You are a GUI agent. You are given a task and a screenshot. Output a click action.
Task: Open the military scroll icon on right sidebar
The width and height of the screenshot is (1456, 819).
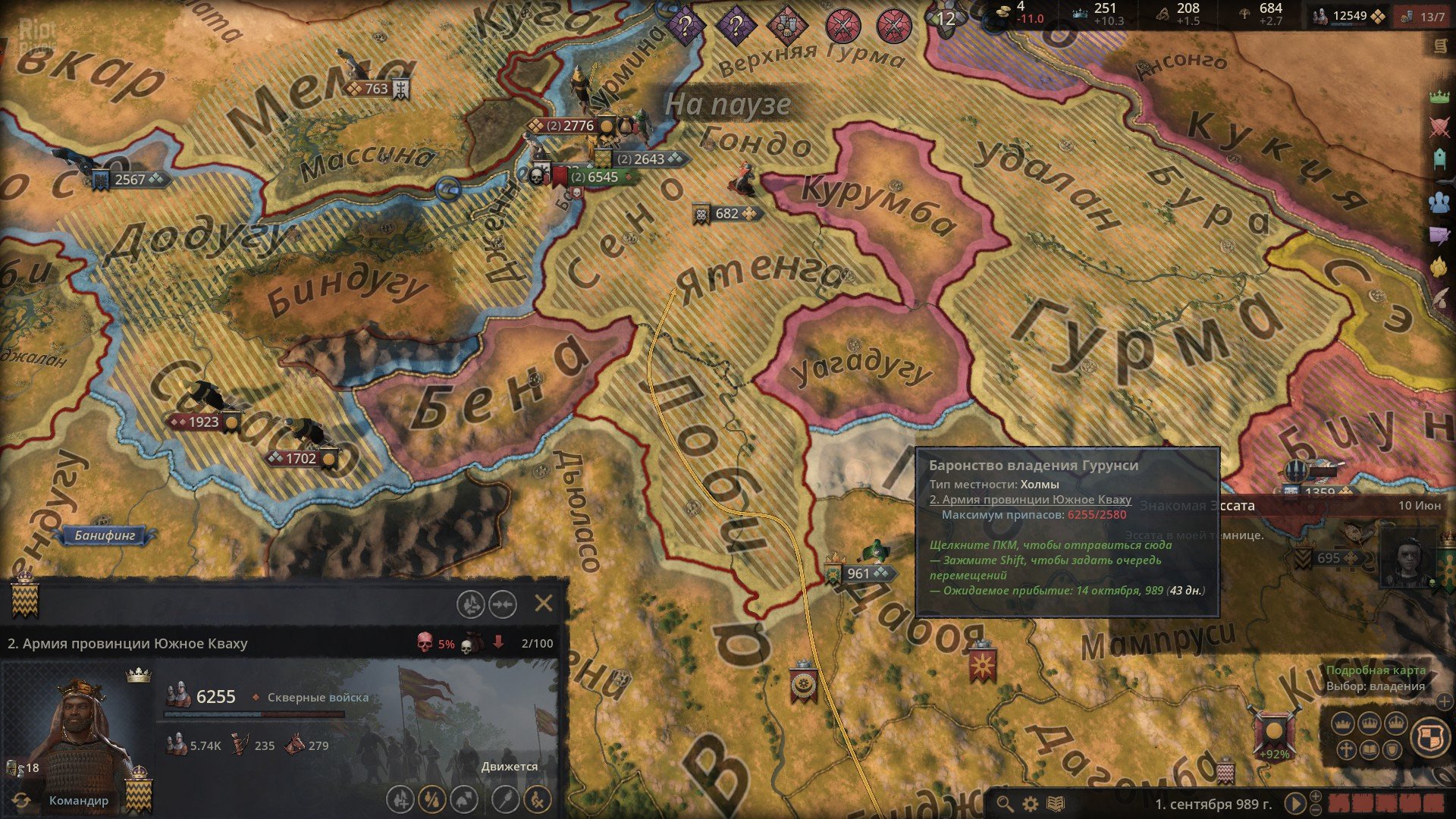[1442, 45]
